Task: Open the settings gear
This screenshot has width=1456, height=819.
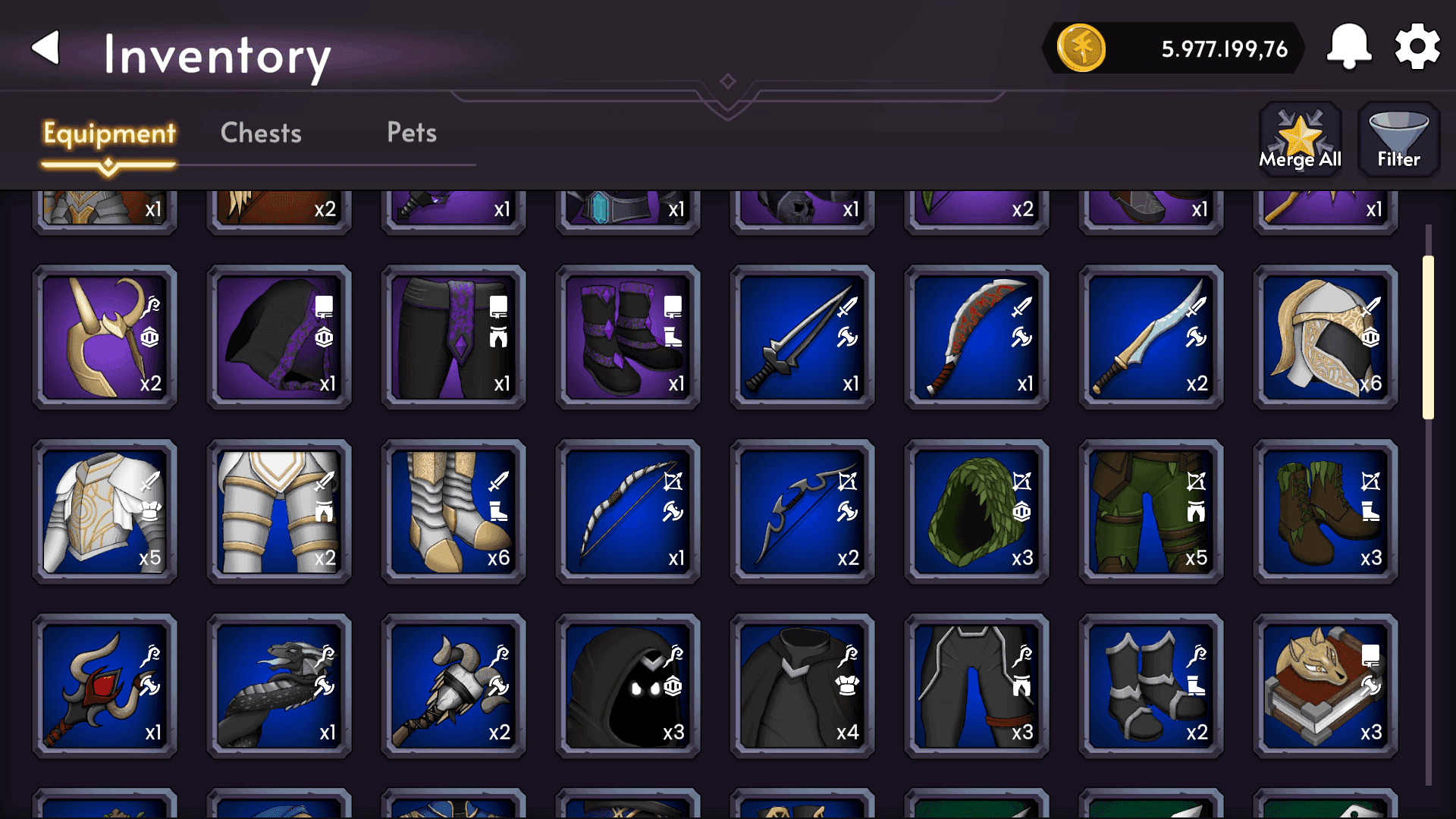Action: click(1417, 45)
